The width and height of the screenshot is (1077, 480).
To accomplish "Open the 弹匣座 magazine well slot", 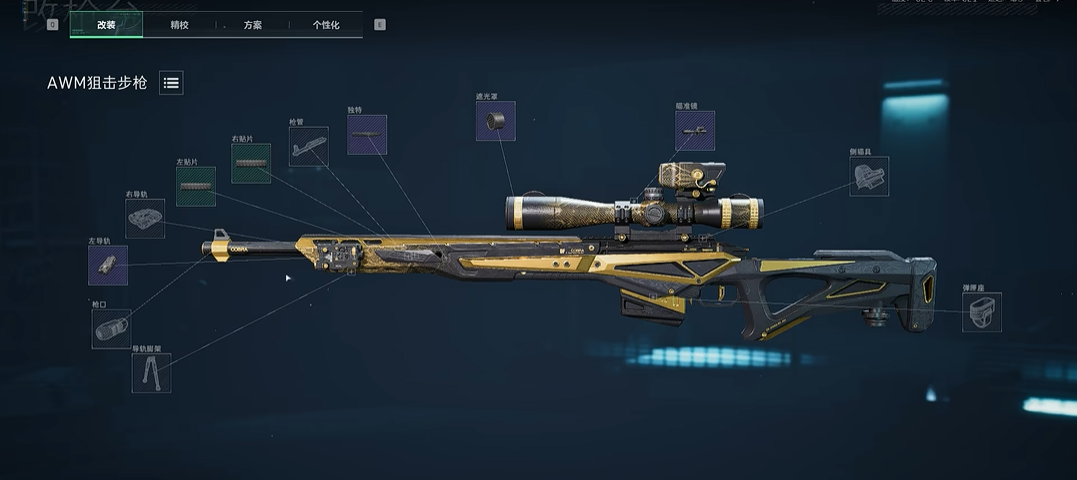I will [x=982, y=312].
